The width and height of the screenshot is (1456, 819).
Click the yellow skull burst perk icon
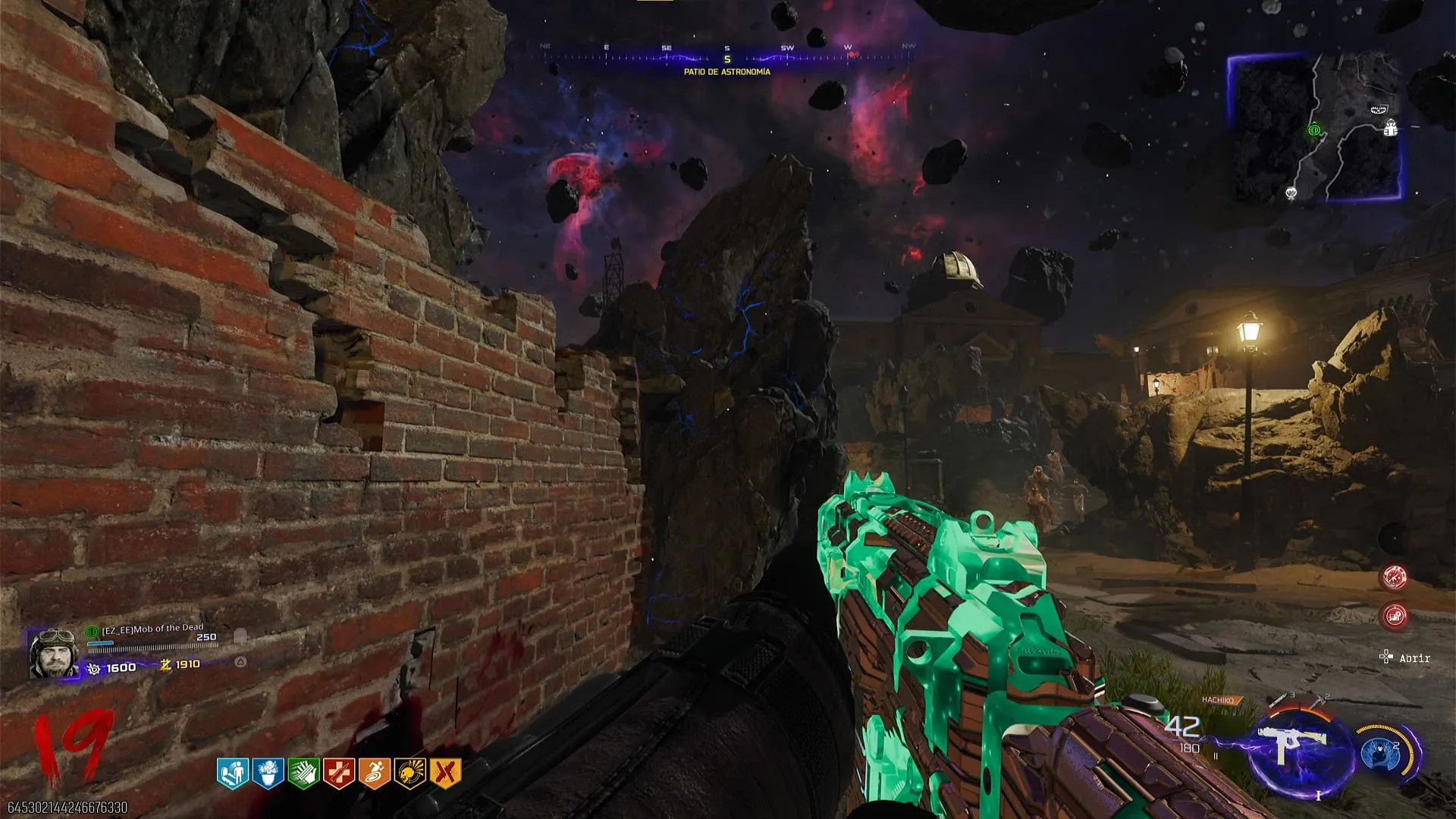[x=410, y=773]
